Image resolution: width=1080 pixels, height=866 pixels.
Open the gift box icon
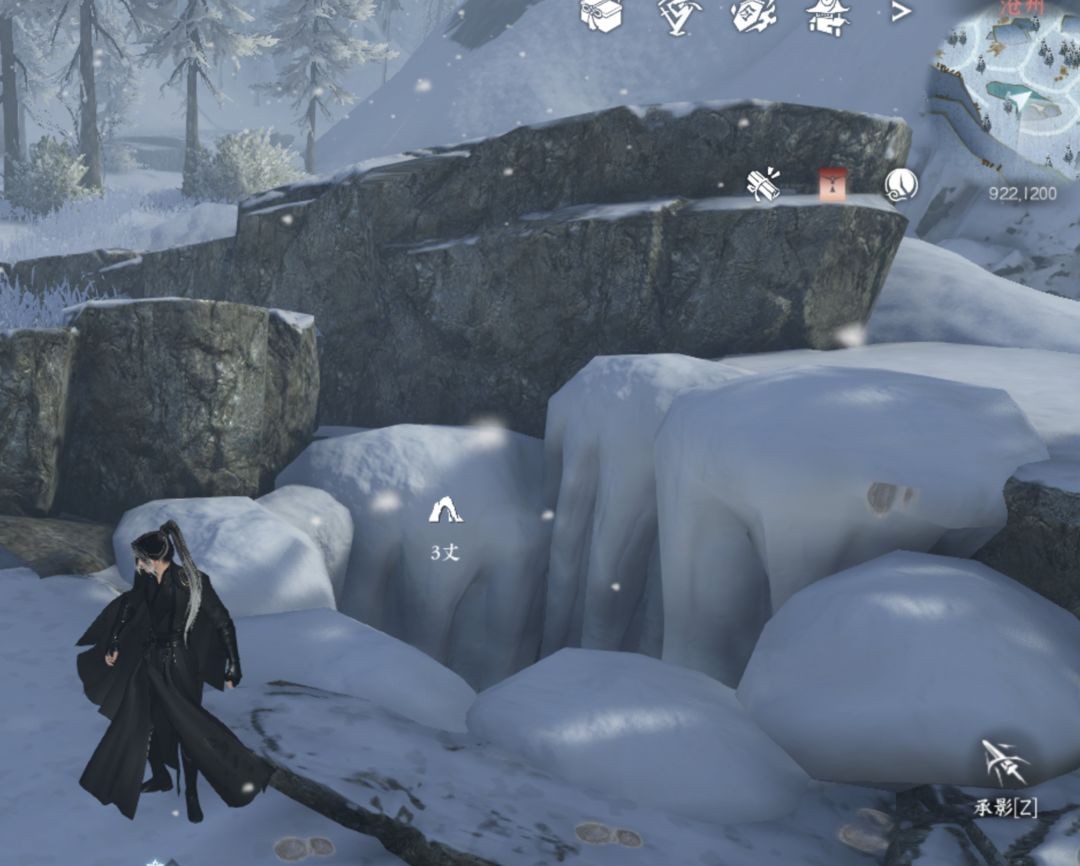pos(602,14)
